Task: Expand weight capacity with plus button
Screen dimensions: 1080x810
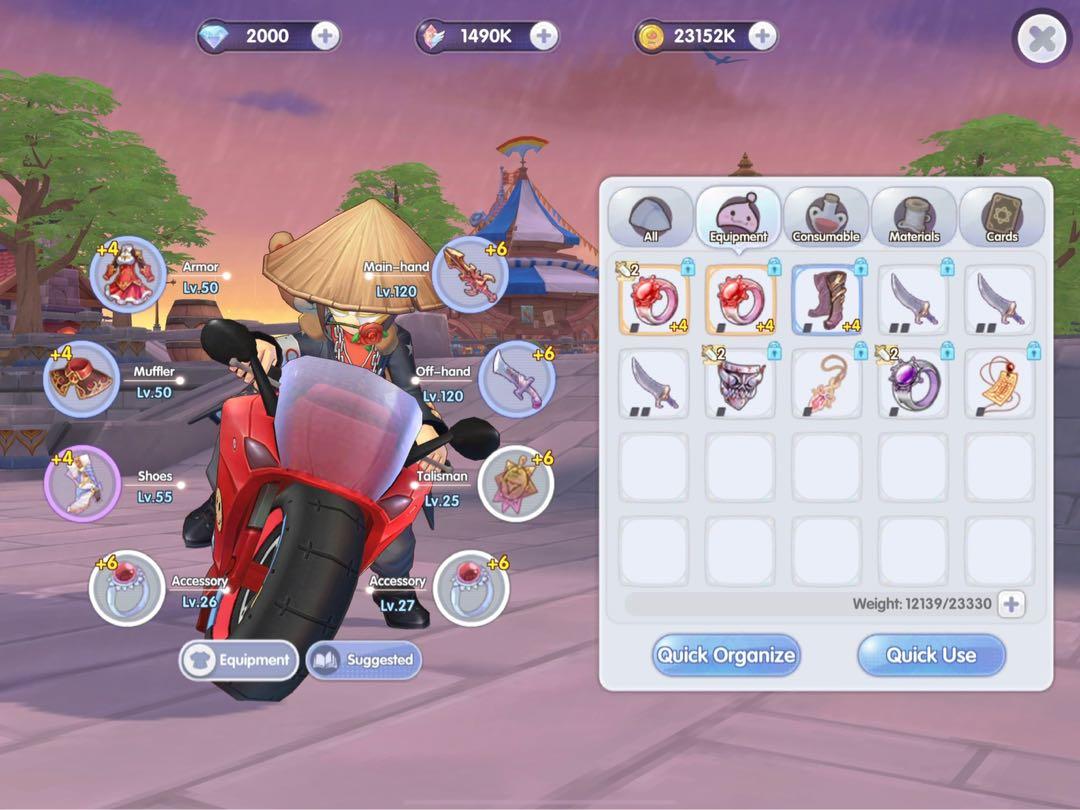Action: coord(1011,604)
